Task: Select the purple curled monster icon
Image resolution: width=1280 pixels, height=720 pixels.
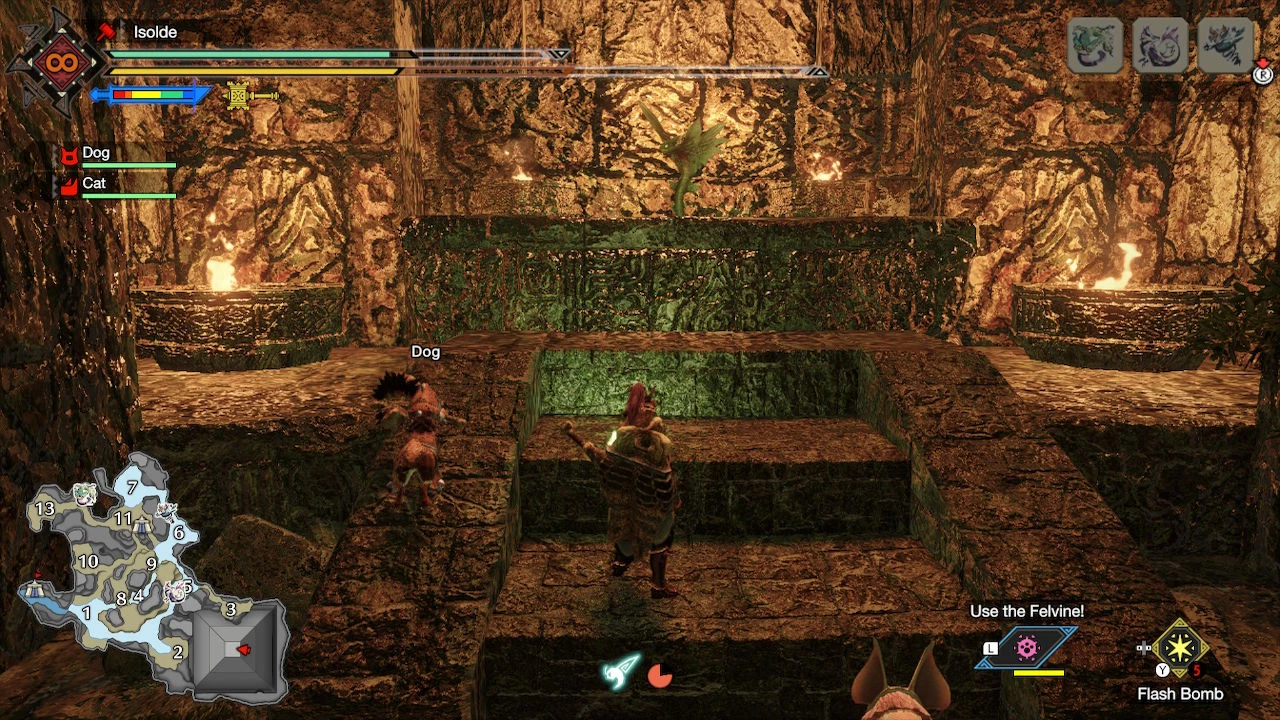Action: click(1160, 45)
